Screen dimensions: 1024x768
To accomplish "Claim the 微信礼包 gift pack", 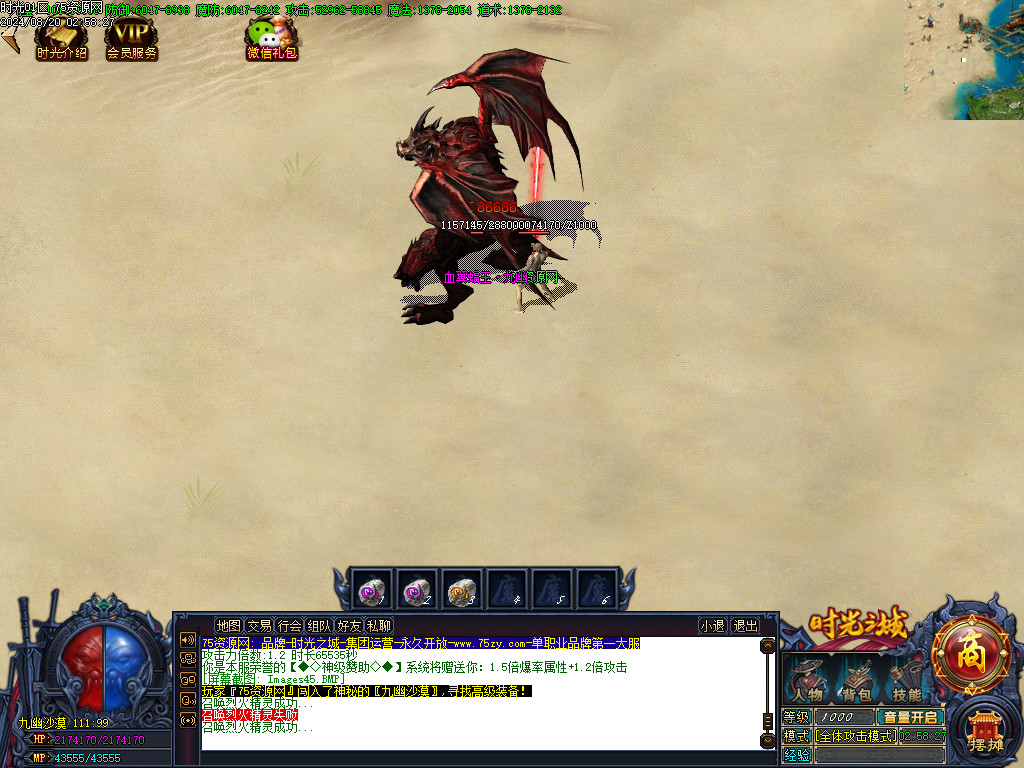I will pos(272,40).
